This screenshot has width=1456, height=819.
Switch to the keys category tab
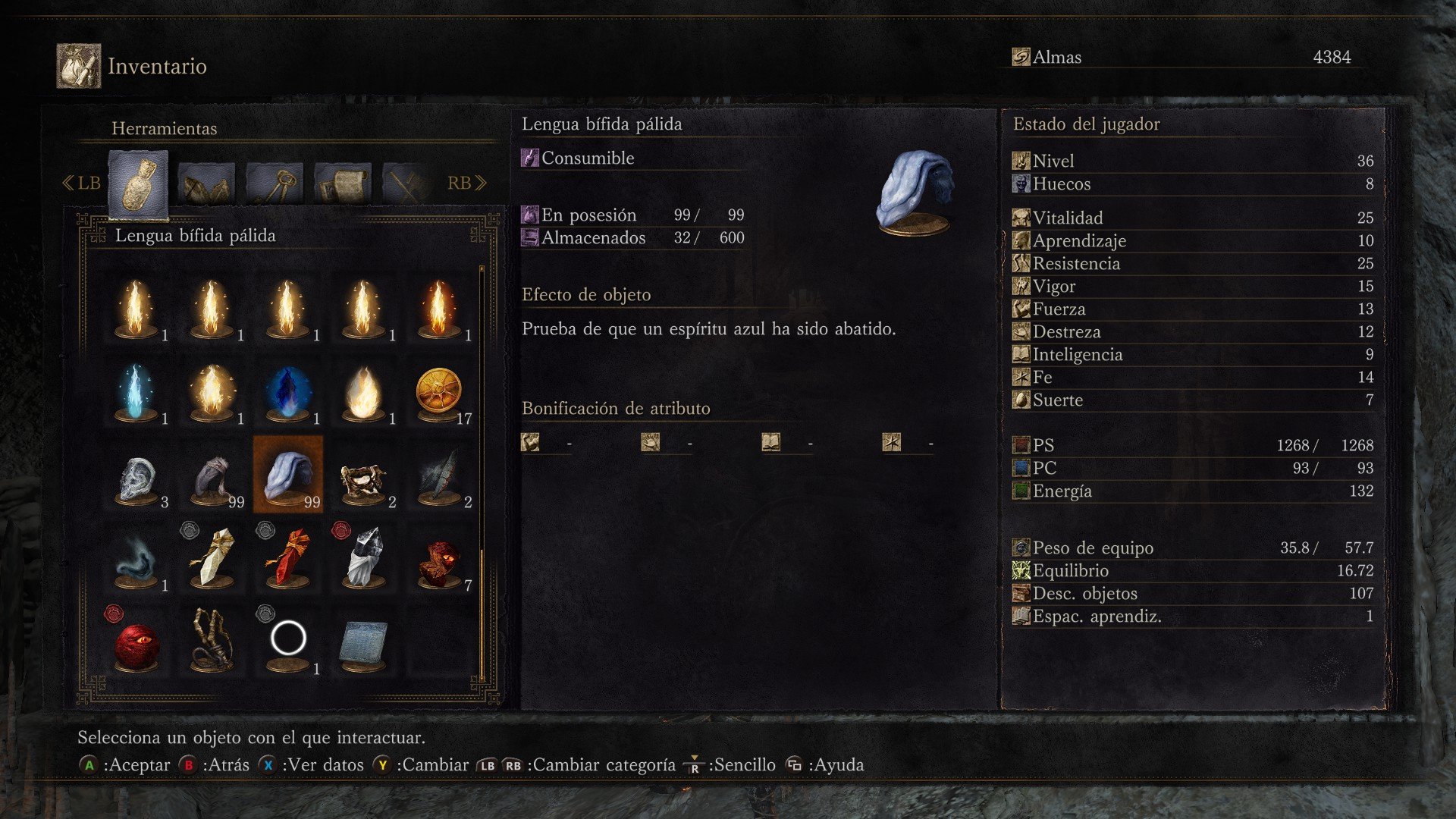click(x=274, y=182)
